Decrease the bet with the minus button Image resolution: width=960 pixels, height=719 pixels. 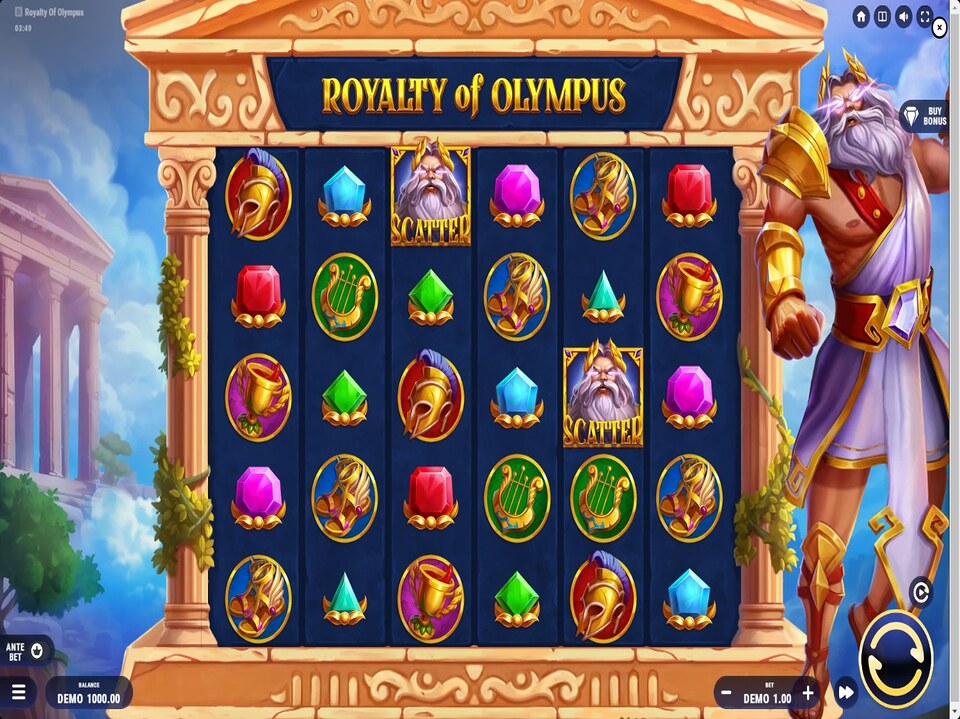point(727,692)
